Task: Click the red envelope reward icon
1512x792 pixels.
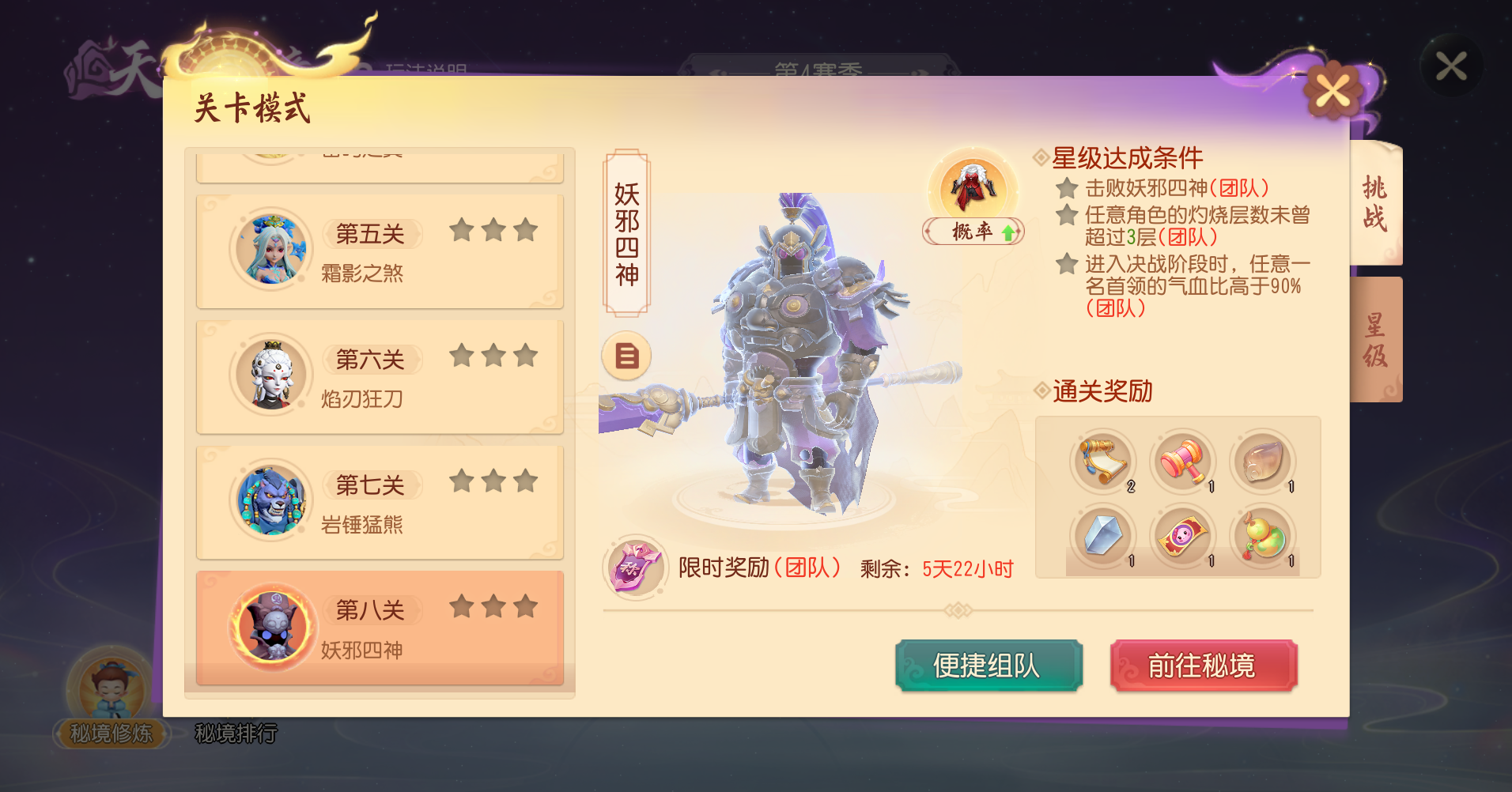Action: click(1183, 537)
